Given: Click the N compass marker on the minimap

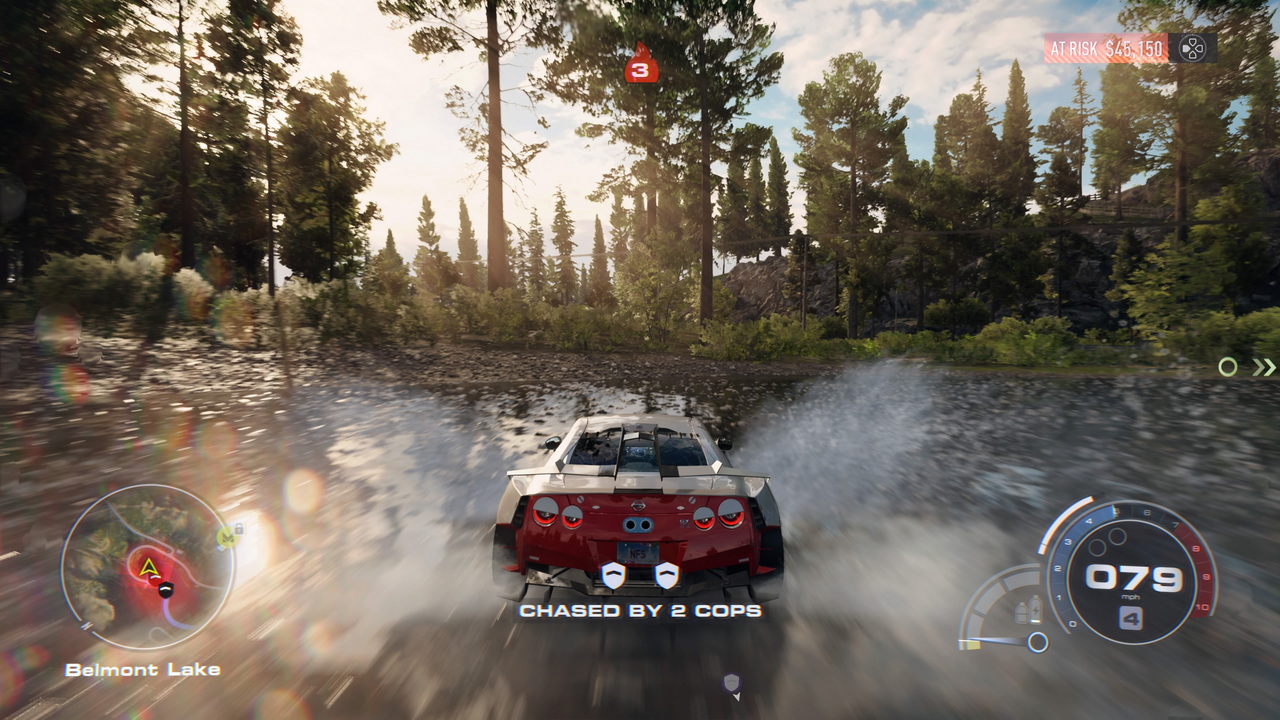Looking at the screenshot, I should pos(87,625).
